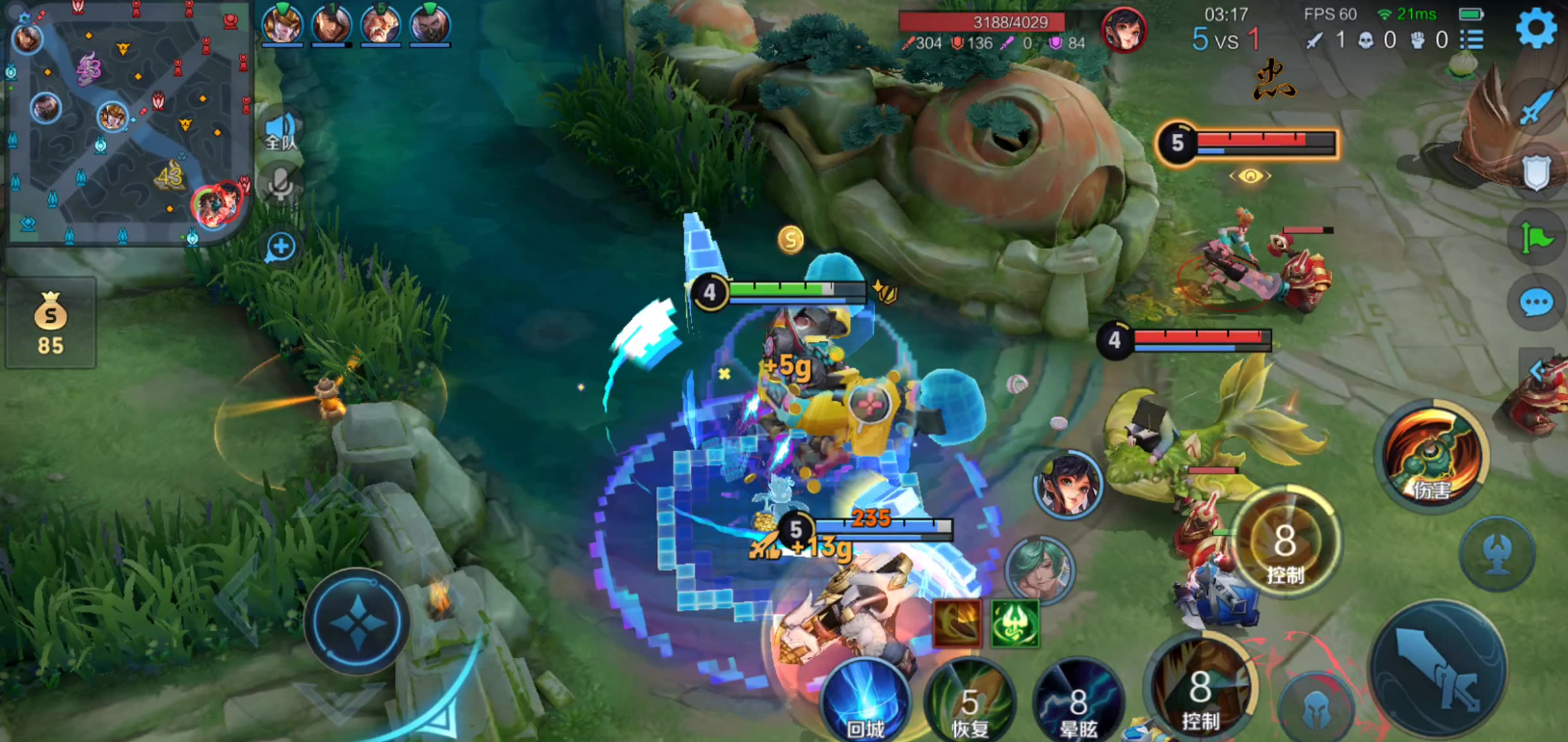Open the gear settings menu
1568x742 pixels.
click(1535, 29)
